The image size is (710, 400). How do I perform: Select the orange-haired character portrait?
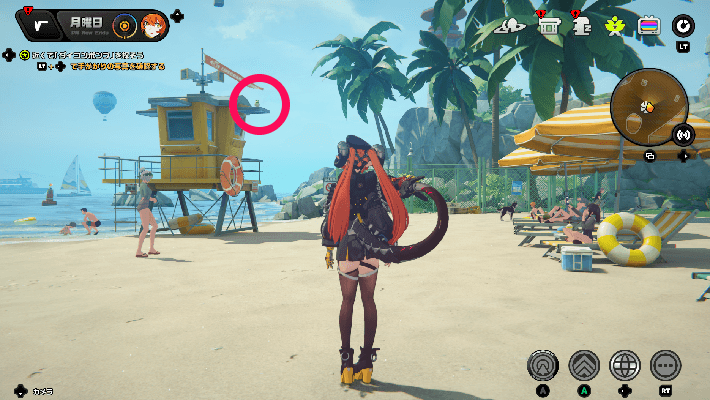153,24
